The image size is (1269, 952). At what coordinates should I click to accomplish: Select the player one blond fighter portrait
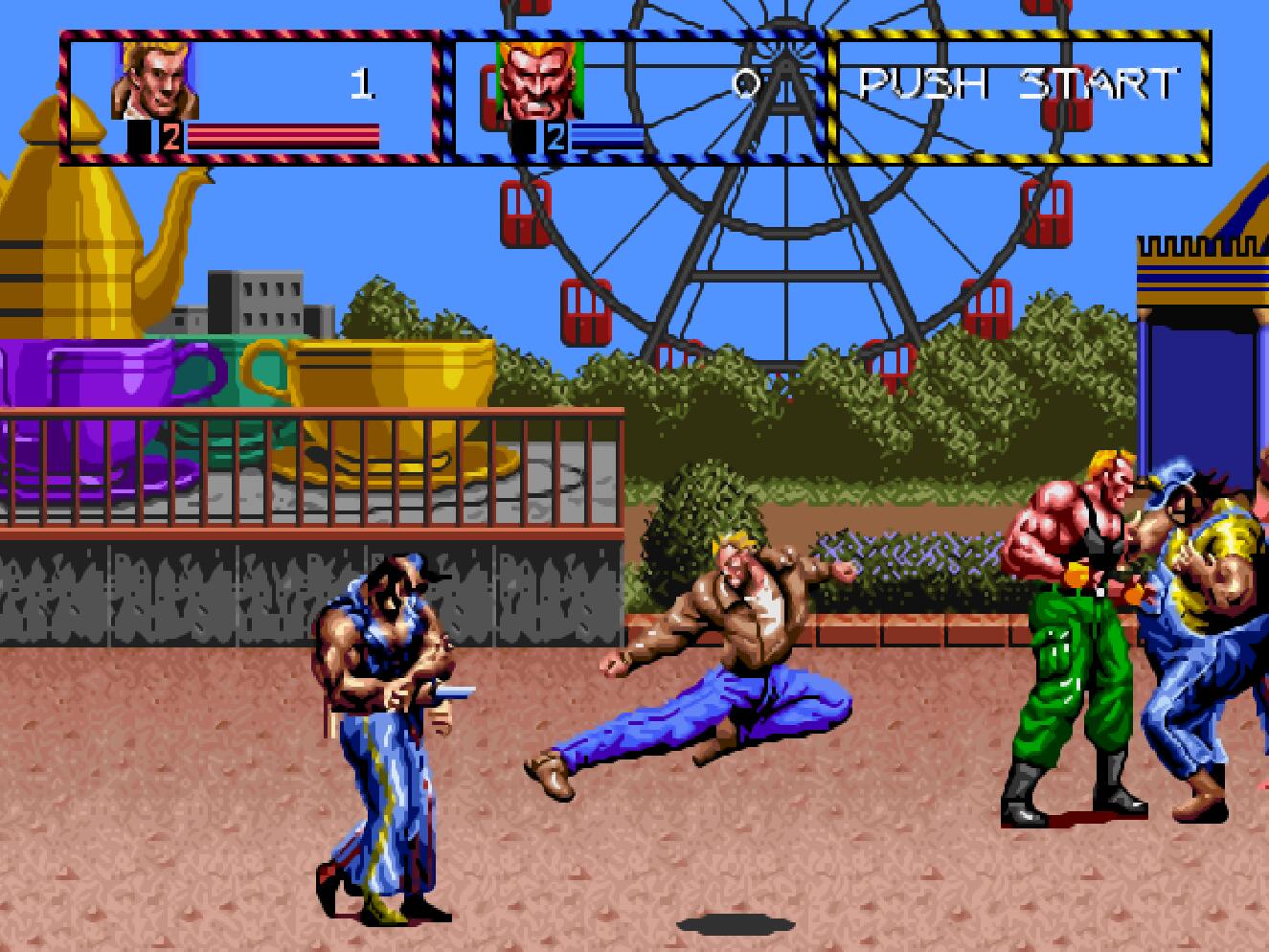click(155, 80)
